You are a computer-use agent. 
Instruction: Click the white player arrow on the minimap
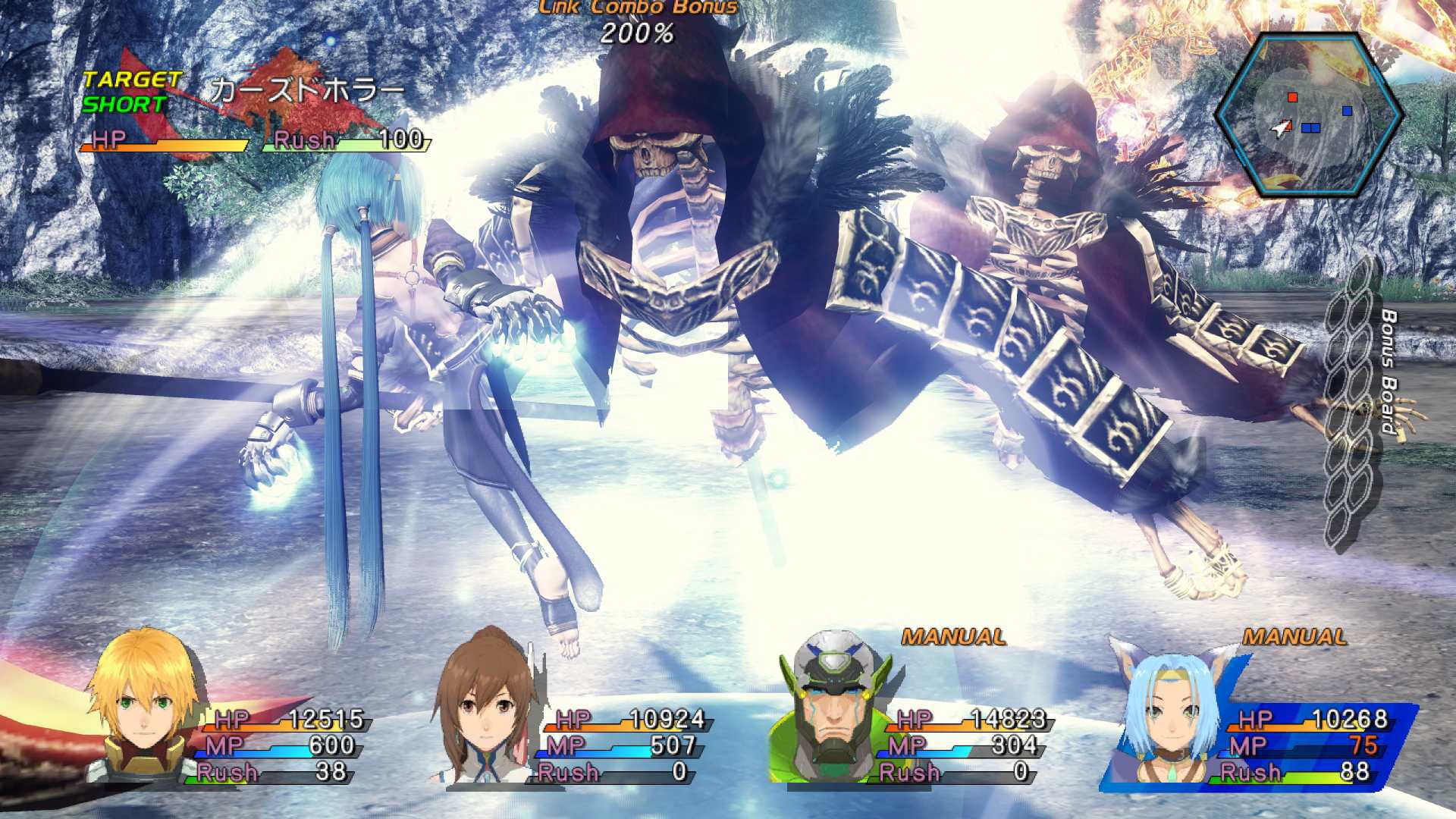1280,129
